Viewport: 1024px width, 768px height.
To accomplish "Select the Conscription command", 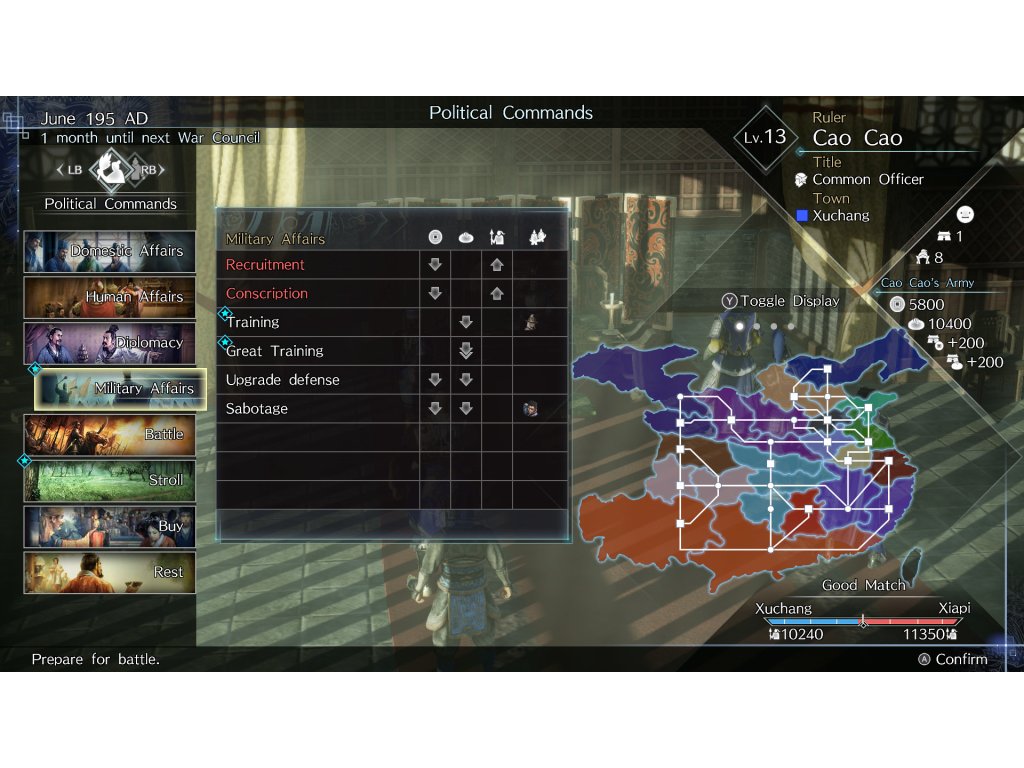I will coord(267,294).
